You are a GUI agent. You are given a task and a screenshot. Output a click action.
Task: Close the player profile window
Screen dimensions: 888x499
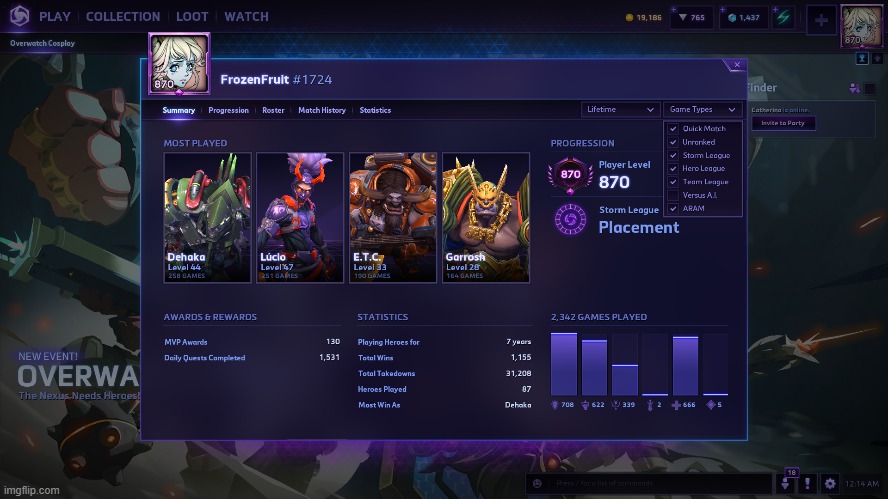point(737,65)
